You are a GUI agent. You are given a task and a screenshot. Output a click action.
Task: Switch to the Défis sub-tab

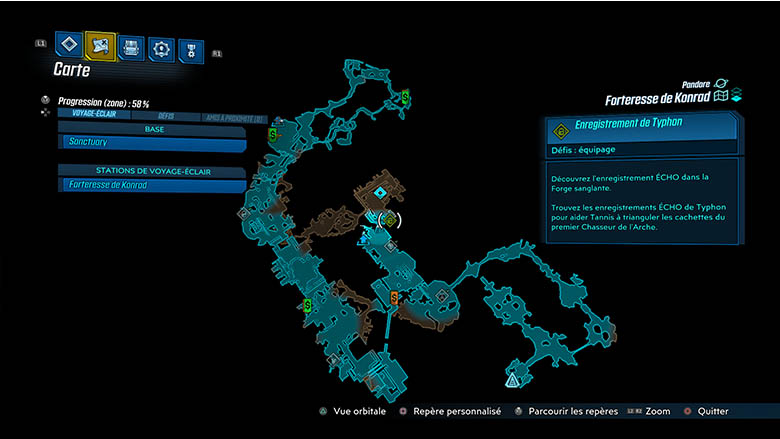coord(166,115)
